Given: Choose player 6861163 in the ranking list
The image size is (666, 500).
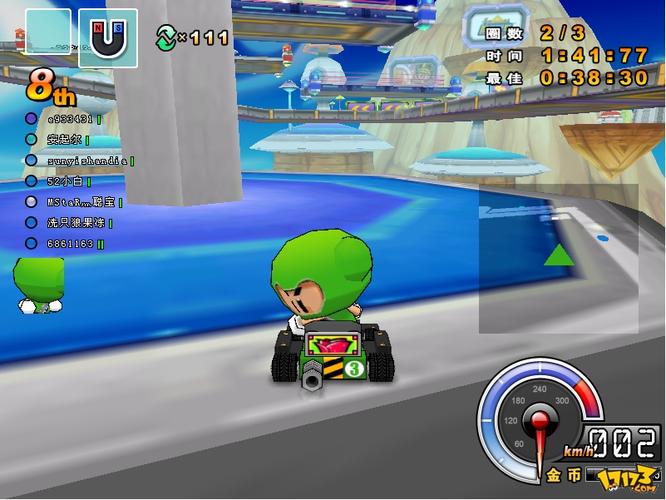Looking at the screenshot, I should coord(71,243).
